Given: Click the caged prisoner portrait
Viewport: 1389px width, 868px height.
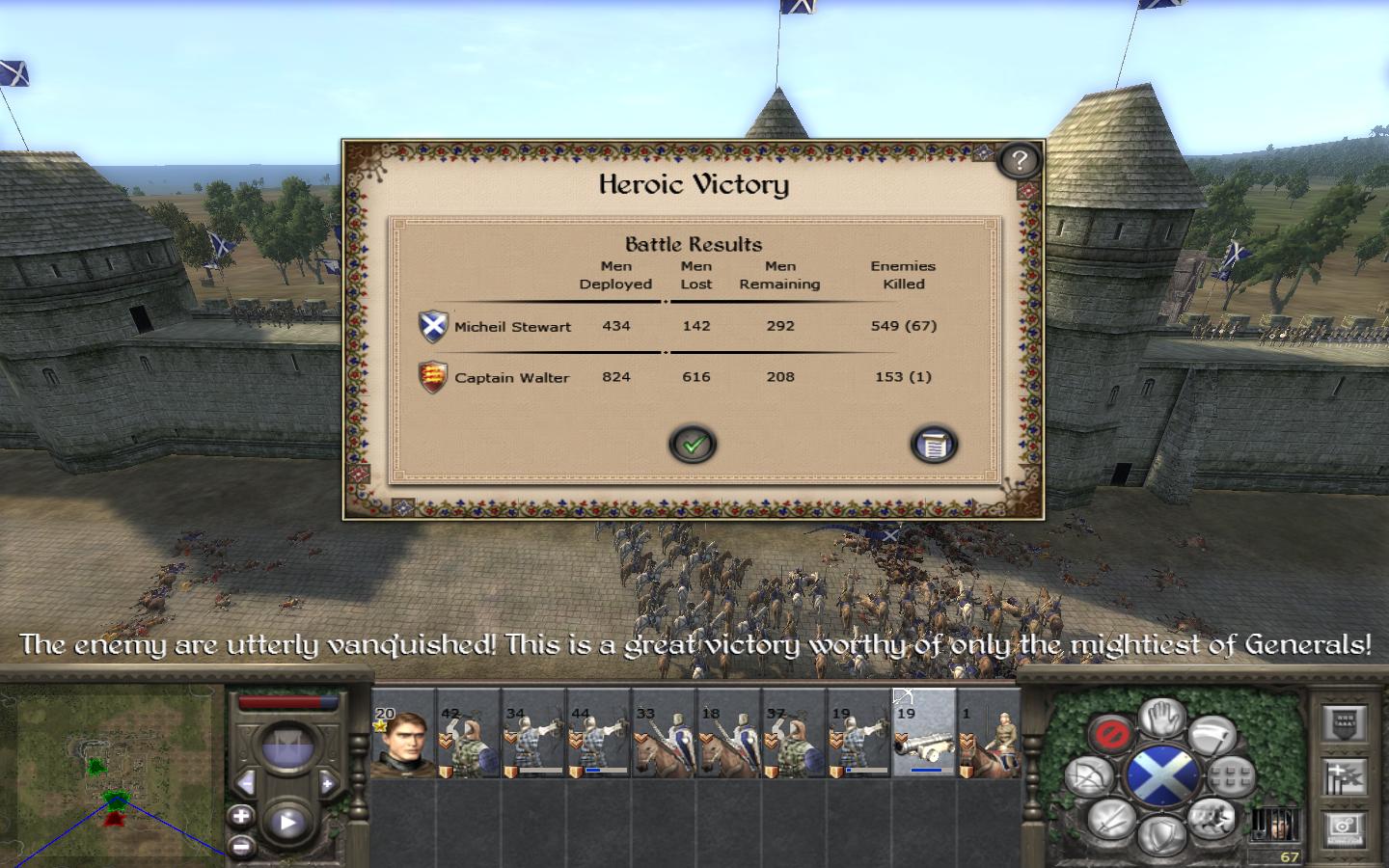Looking at the screenshot, I should [1275, 827].
